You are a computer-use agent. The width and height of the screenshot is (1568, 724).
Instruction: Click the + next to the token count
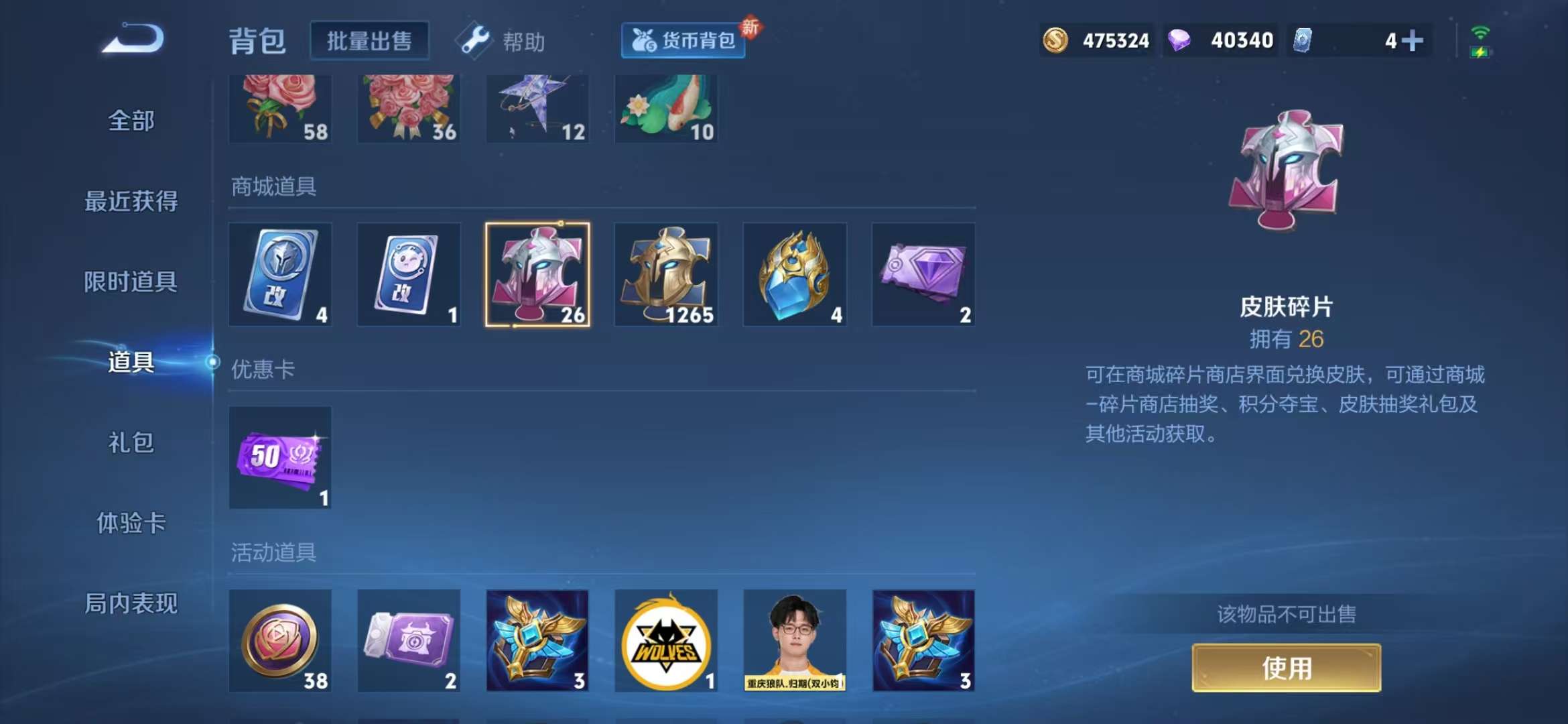[x=1414, y=40]
